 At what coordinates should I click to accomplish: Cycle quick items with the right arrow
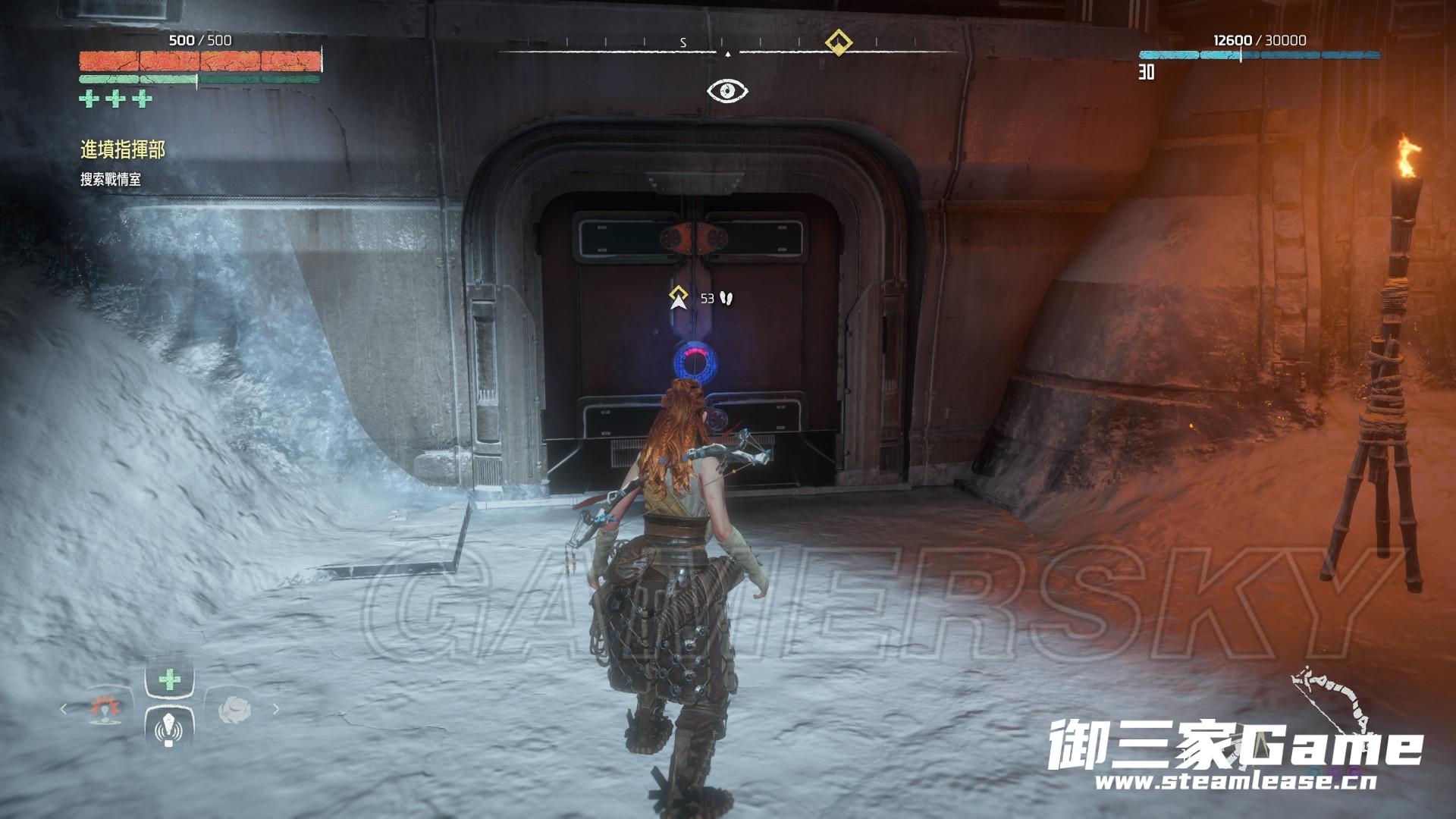coord(276,709)
